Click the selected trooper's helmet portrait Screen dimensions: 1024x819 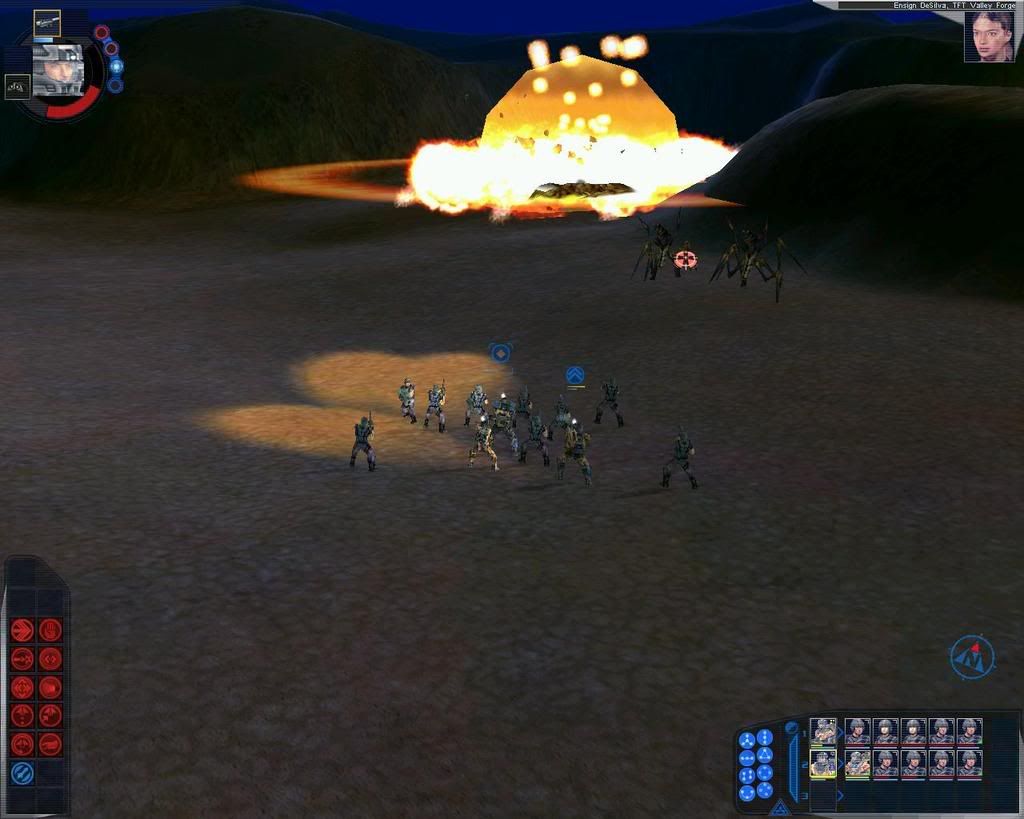(57, 70)
